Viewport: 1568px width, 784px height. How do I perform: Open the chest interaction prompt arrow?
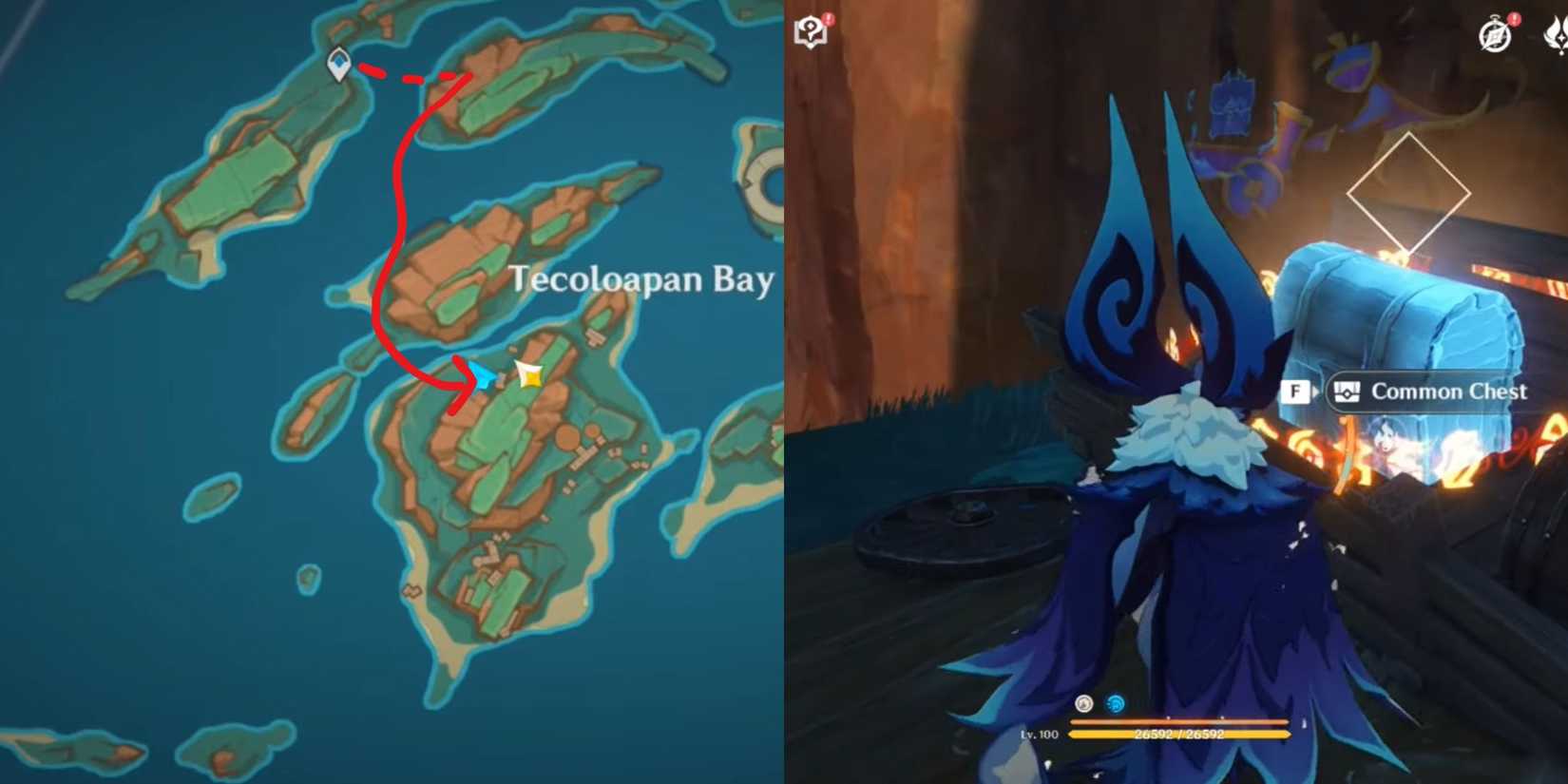[1318, 392]
